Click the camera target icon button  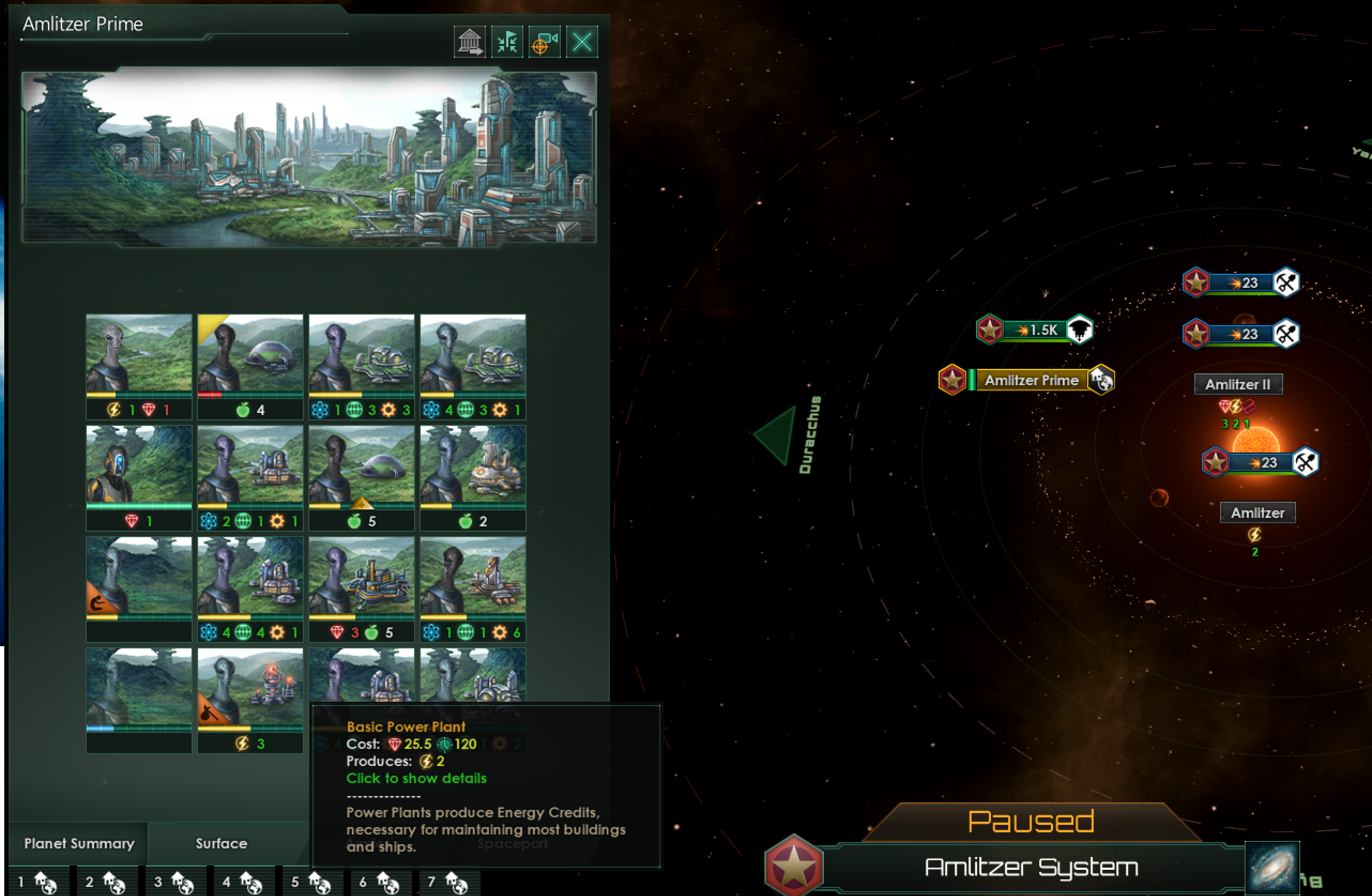coord(544,42)
